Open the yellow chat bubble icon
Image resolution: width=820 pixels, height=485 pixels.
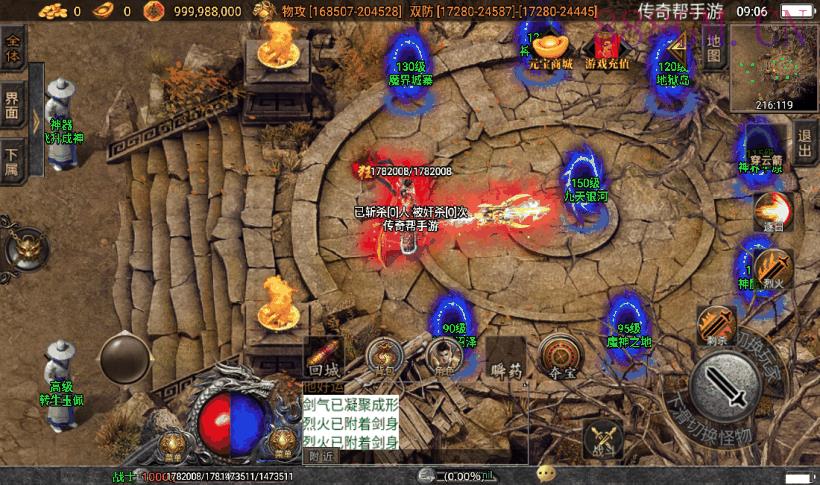tap(546, 474)
